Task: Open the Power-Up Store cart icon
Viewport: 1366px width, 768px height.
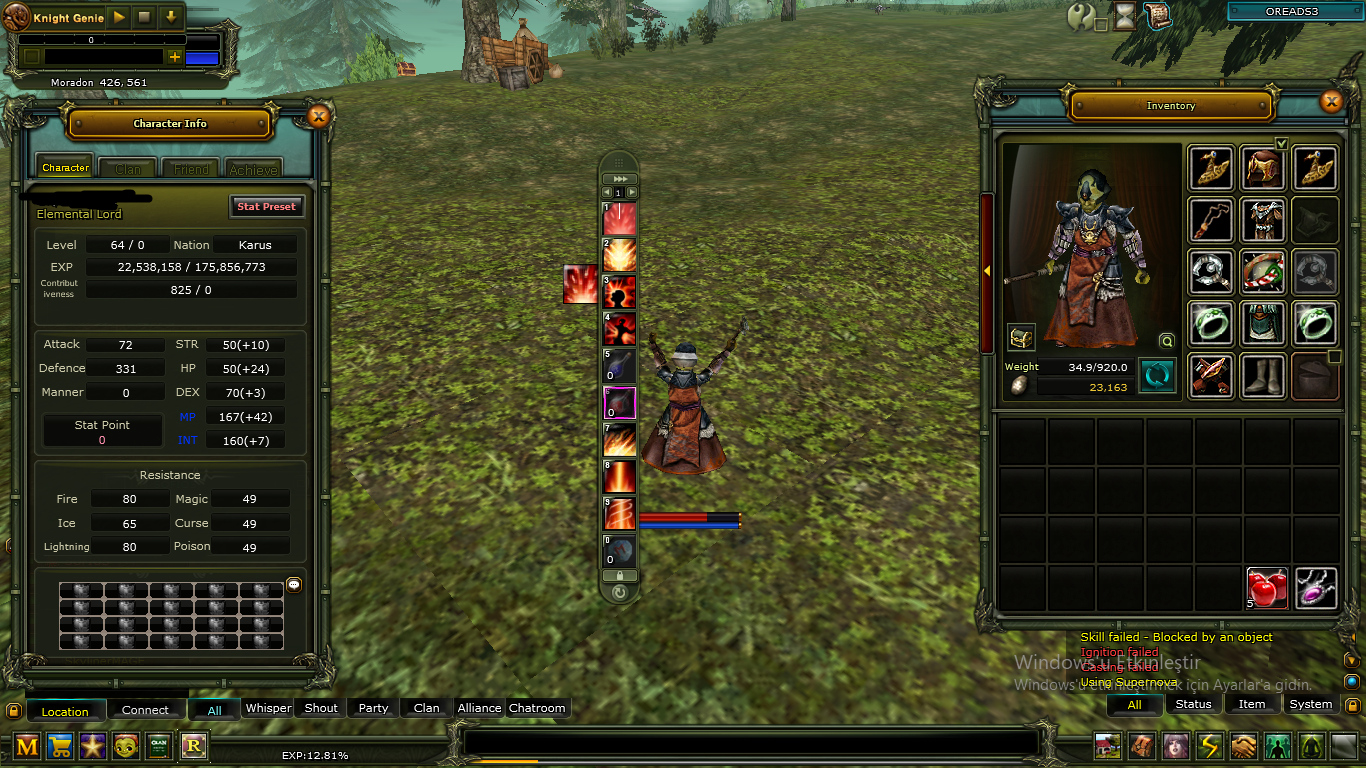Action: pos(59,746)
